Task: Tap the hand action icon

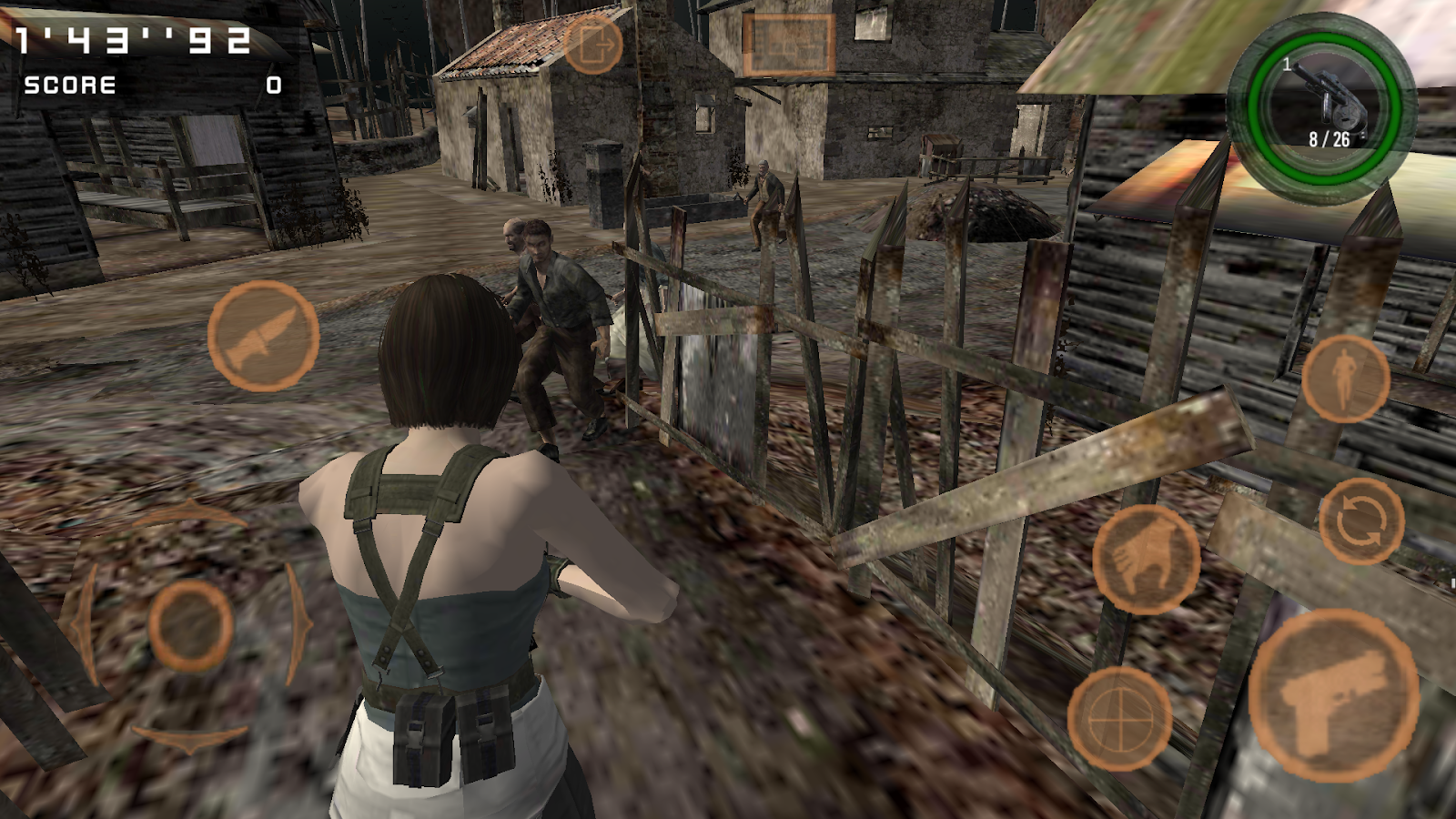Action: (x=1148, y=560)
